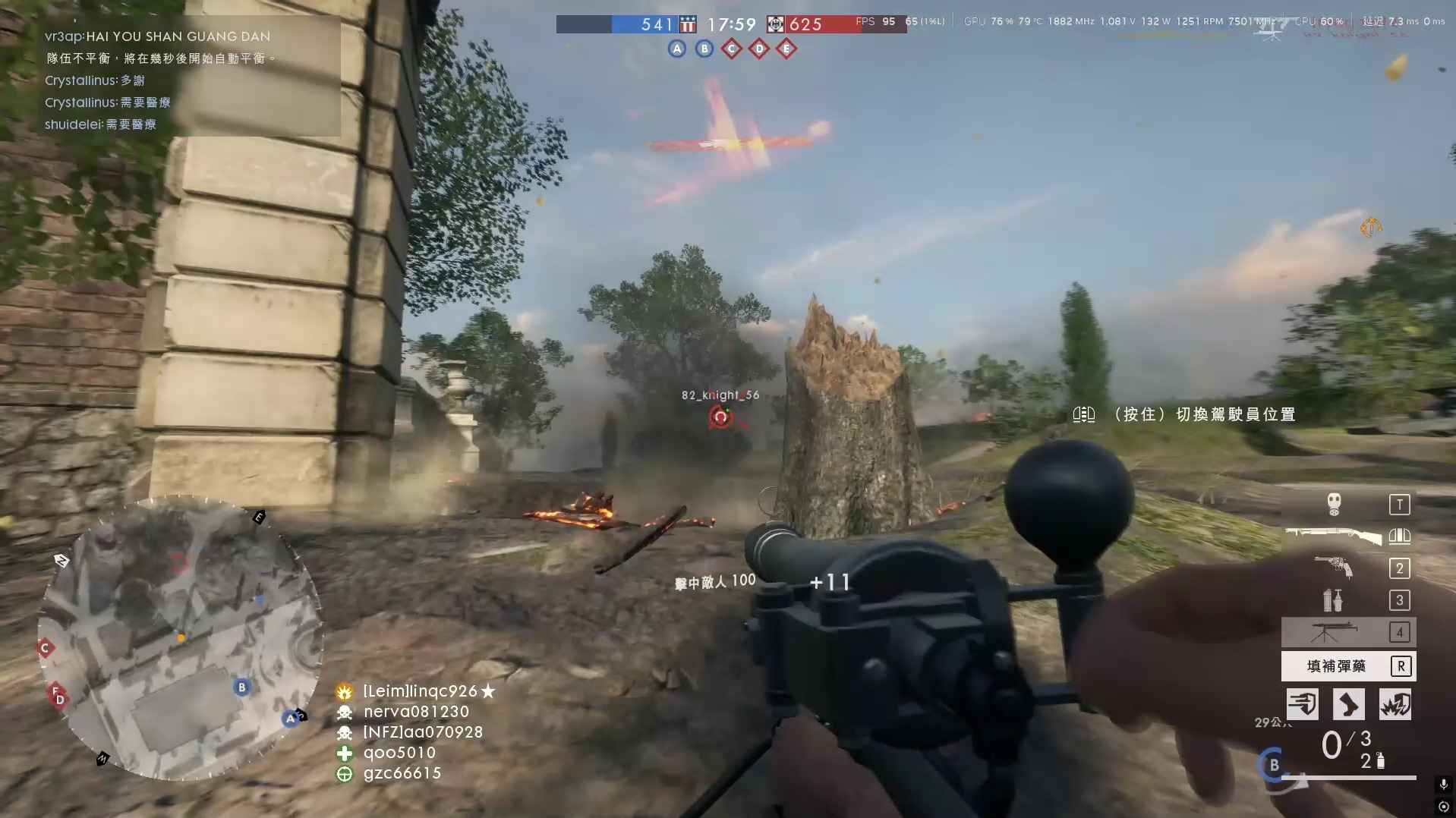Click the C flag marker on minimap
The image size is (1456, 818).
pyautogui.click(x=45, y=648)
